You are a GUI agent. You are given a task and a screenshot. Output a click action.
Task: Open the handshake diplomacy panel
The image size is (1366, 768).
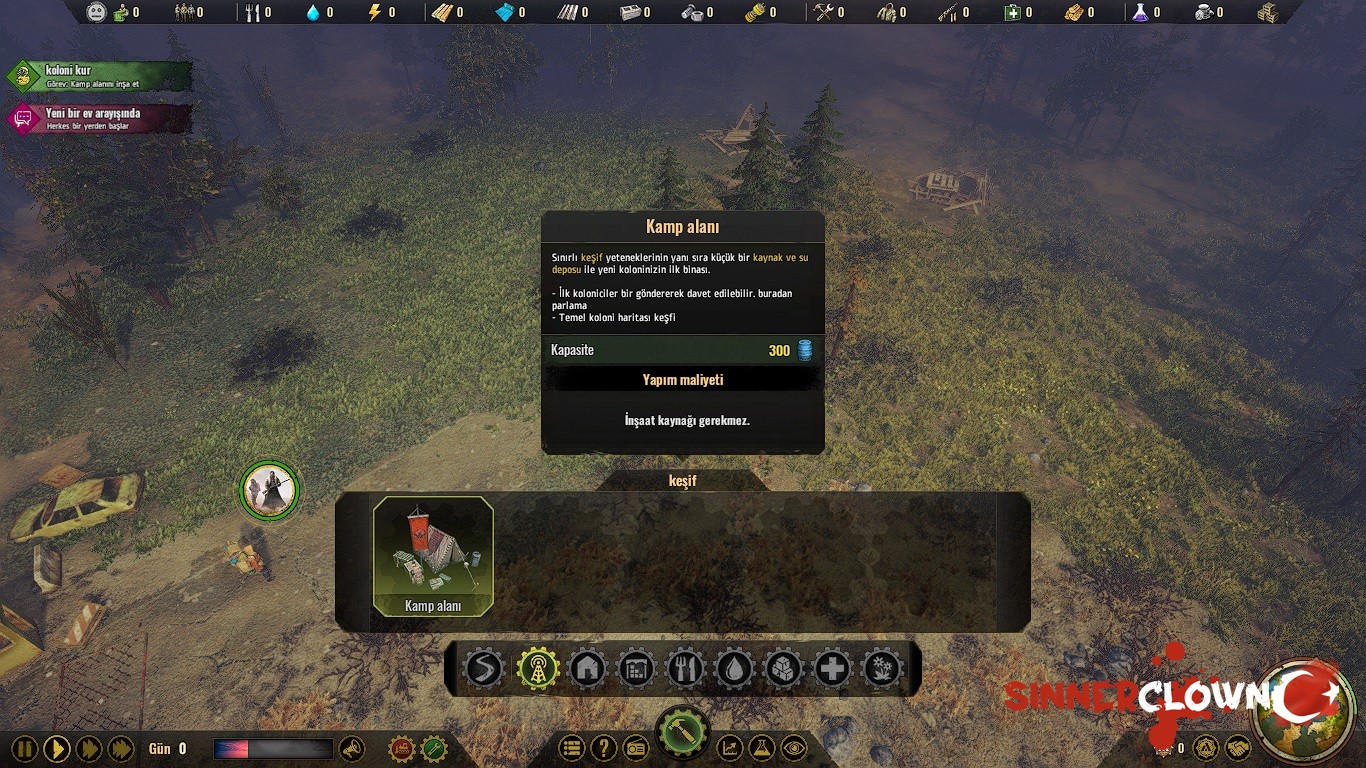[1237, 748]
